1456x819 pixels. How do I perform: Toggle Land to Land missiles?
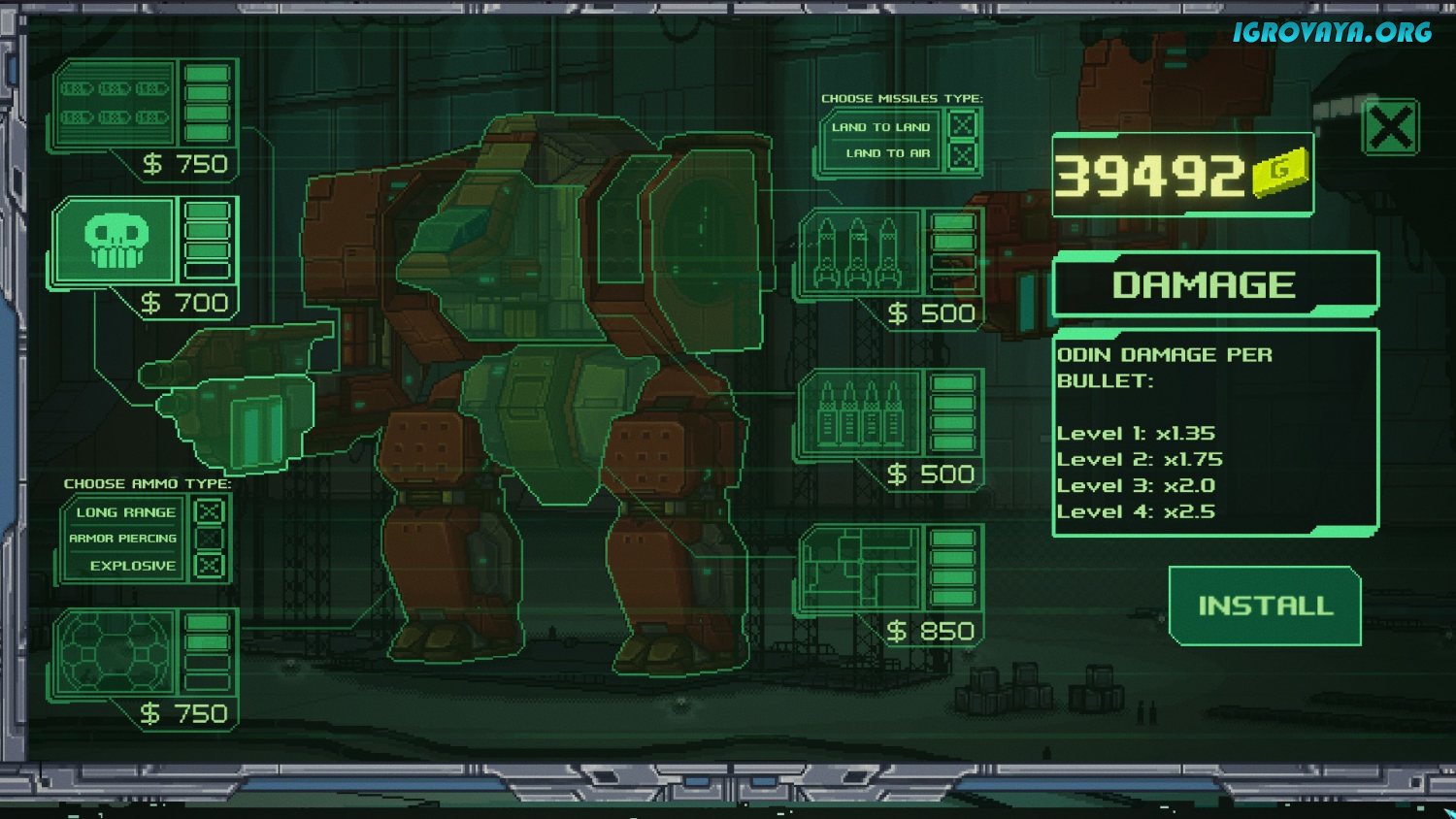pyautogui.click(x=962, y=126)
